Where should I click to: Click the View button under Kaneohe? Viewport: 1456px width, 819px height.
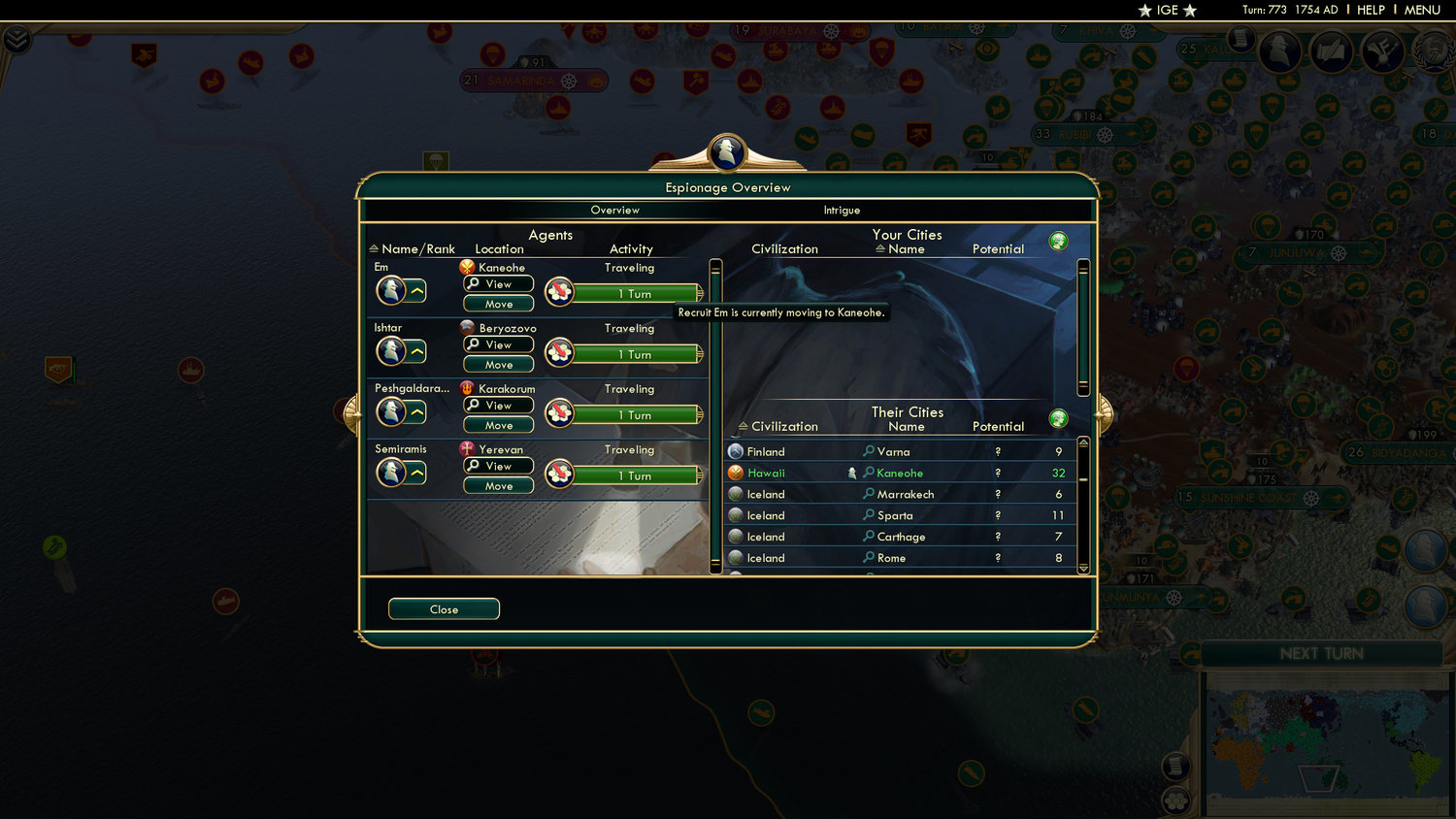497,283
